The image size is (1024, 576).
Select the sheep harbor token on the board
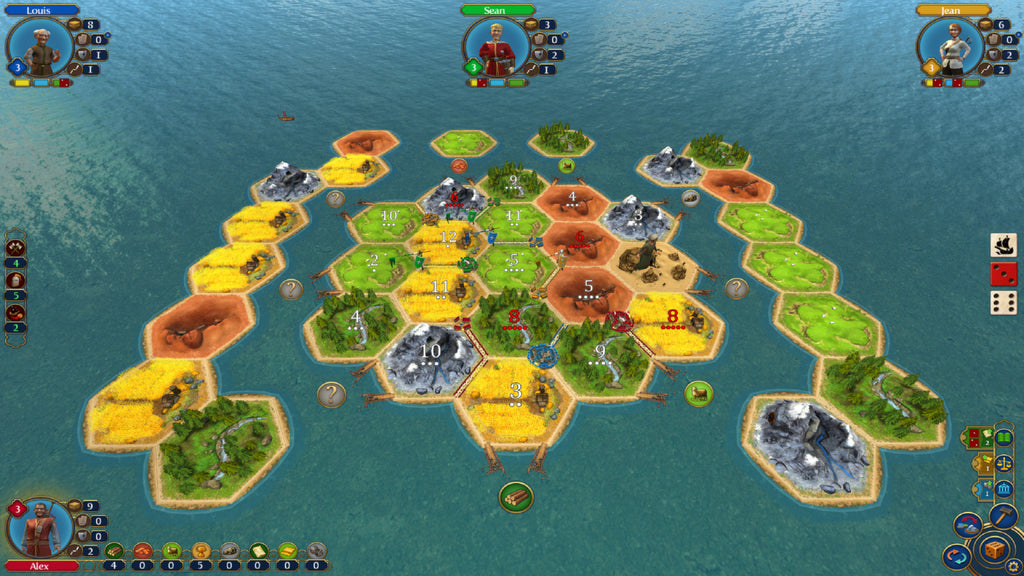(x=699, y=393)
